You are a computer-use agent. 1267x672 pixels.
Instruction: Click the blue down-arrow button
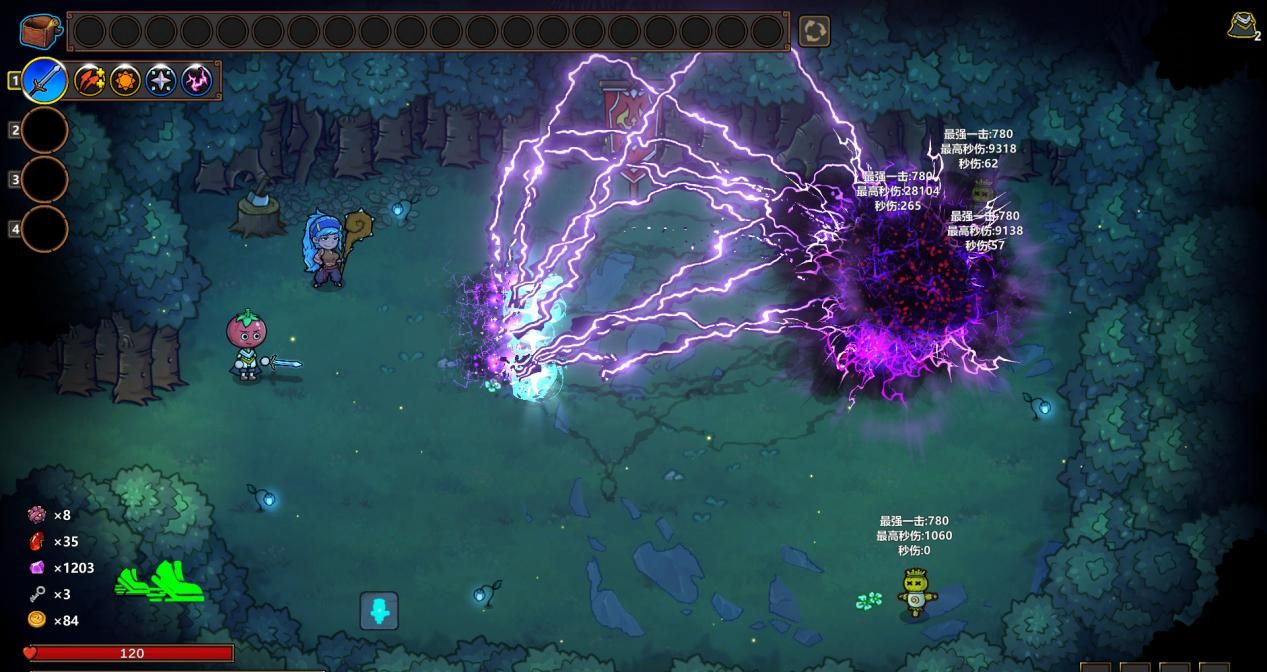[x=379, y=611]
